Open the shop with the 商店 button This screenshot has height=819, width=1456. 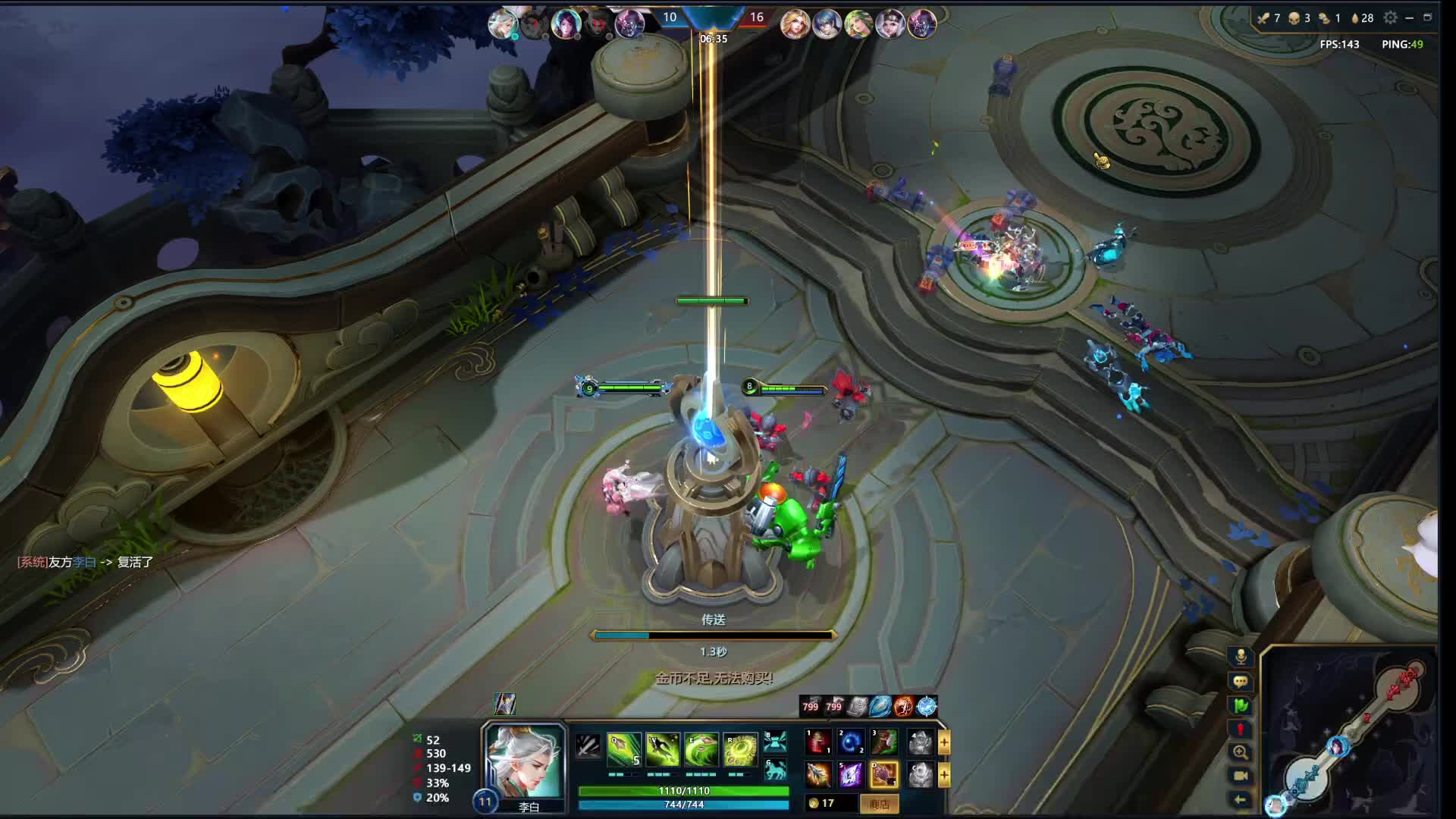click(x=879, y=804)
